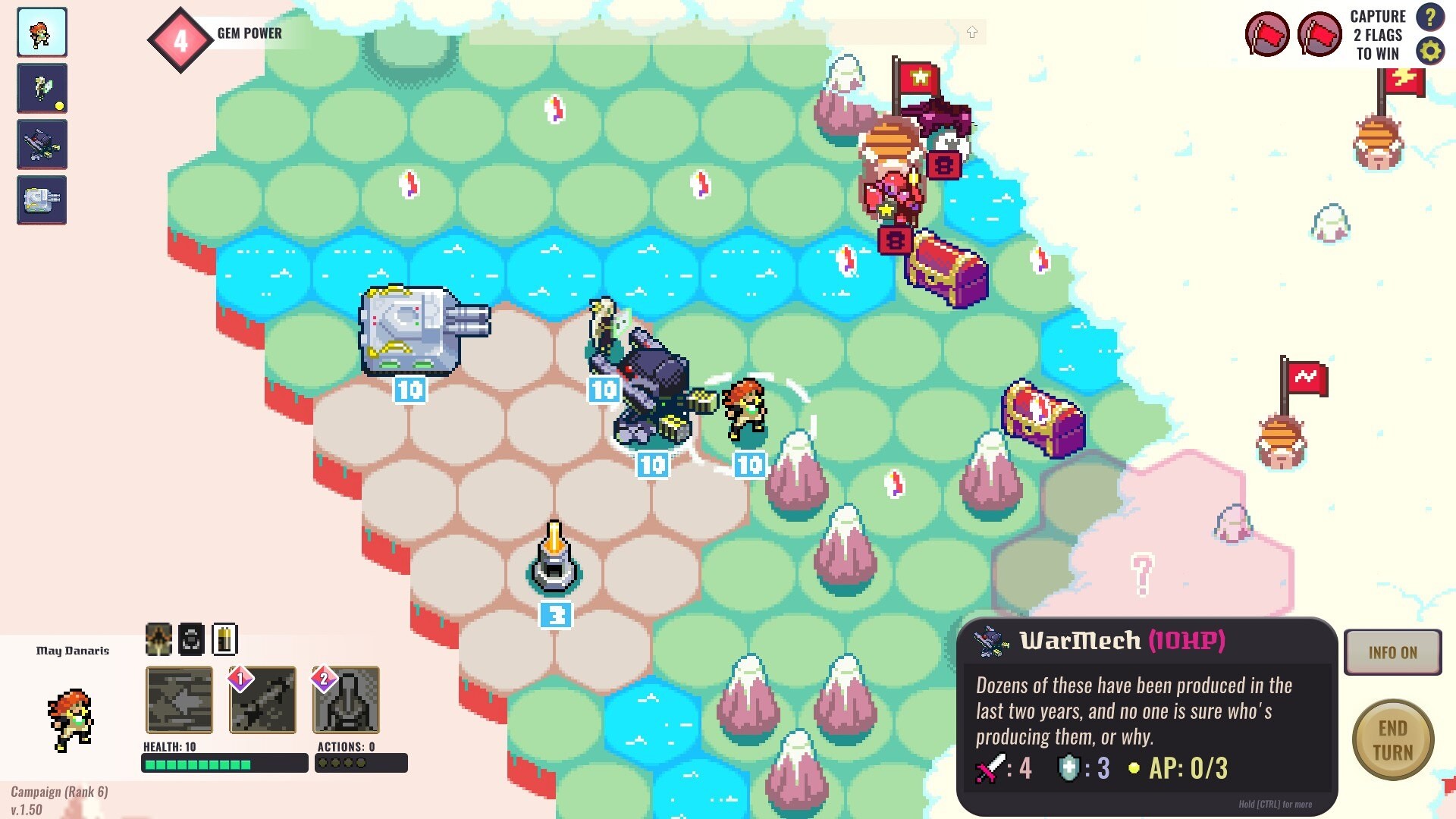
Task: Select May Danaris in the left unit sidebar
Action: click(42, 32)
